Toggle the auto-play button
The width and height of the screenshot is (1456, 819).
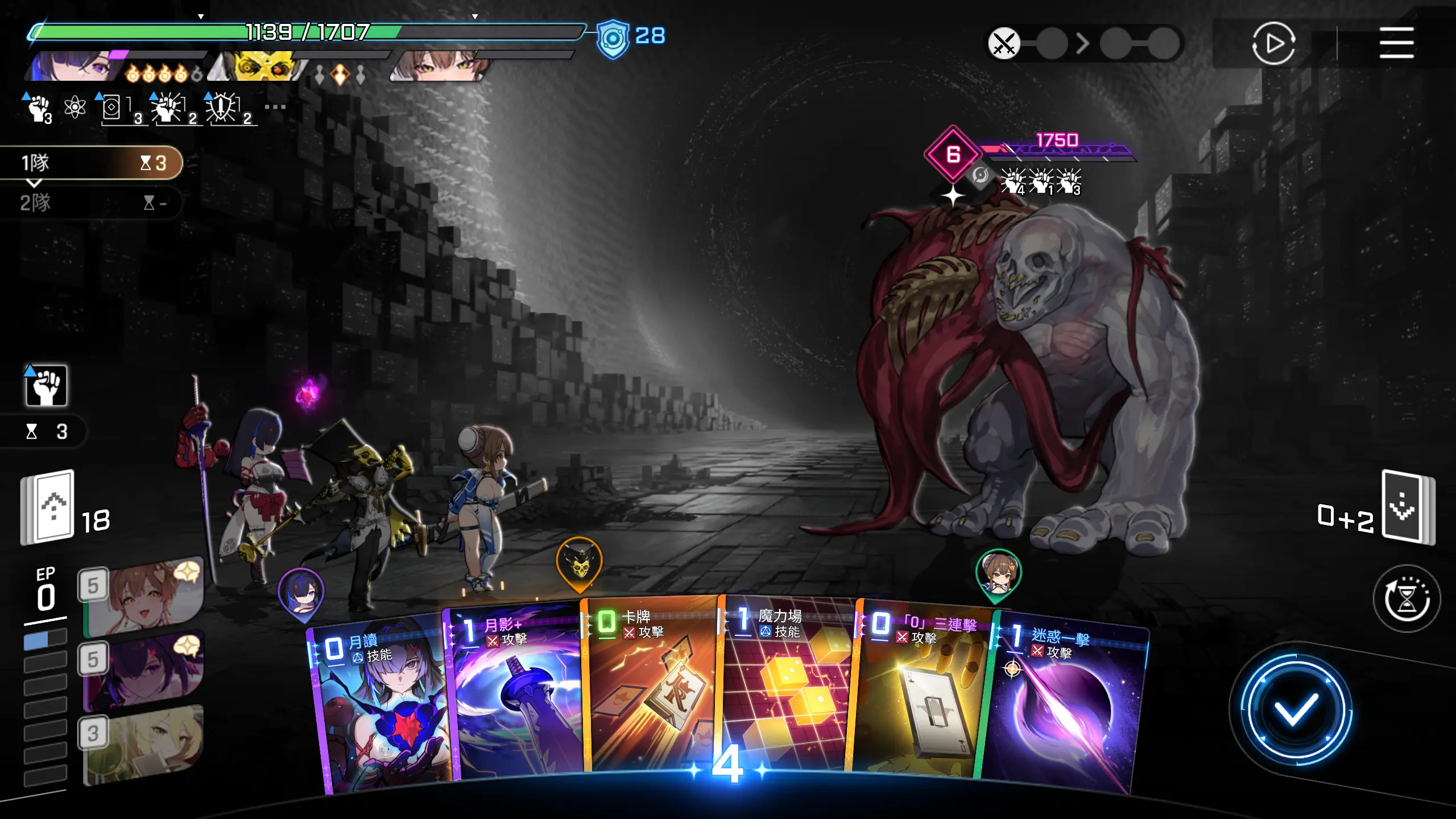pos(1273,43)
